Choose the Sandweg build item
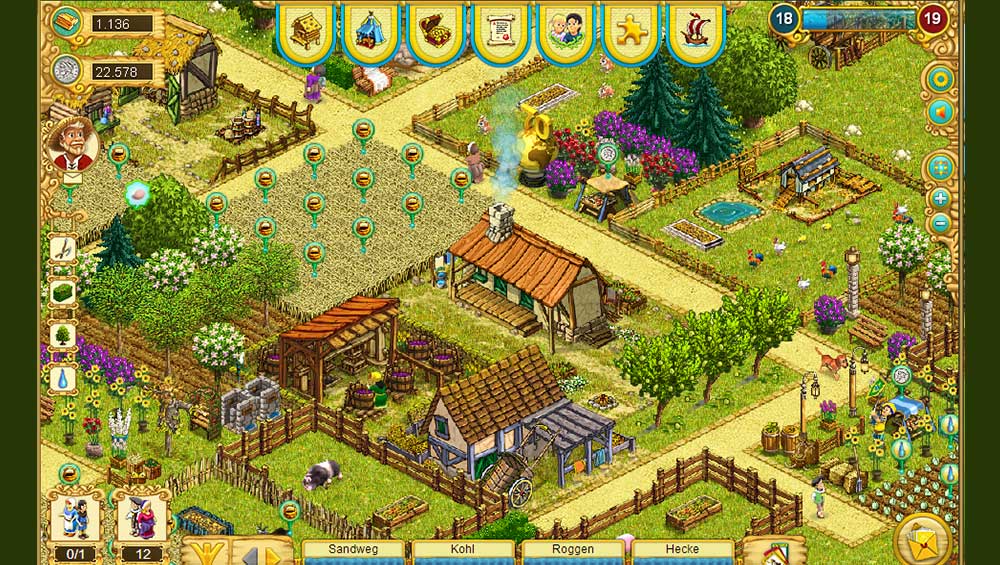This screenshot has width=1000, height=565. [x=353, y=551]
